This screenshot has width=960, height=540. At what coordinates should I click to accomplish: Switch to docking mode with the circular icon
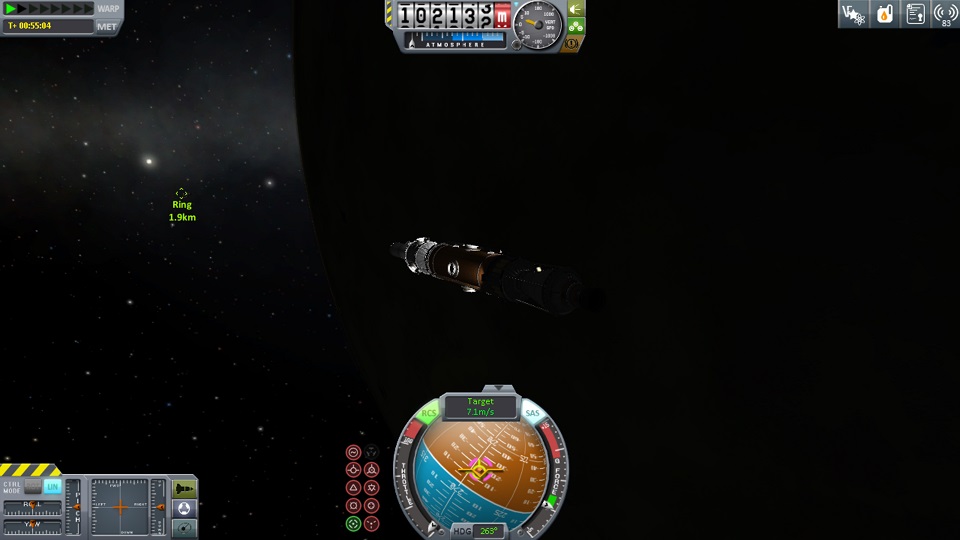185,508
